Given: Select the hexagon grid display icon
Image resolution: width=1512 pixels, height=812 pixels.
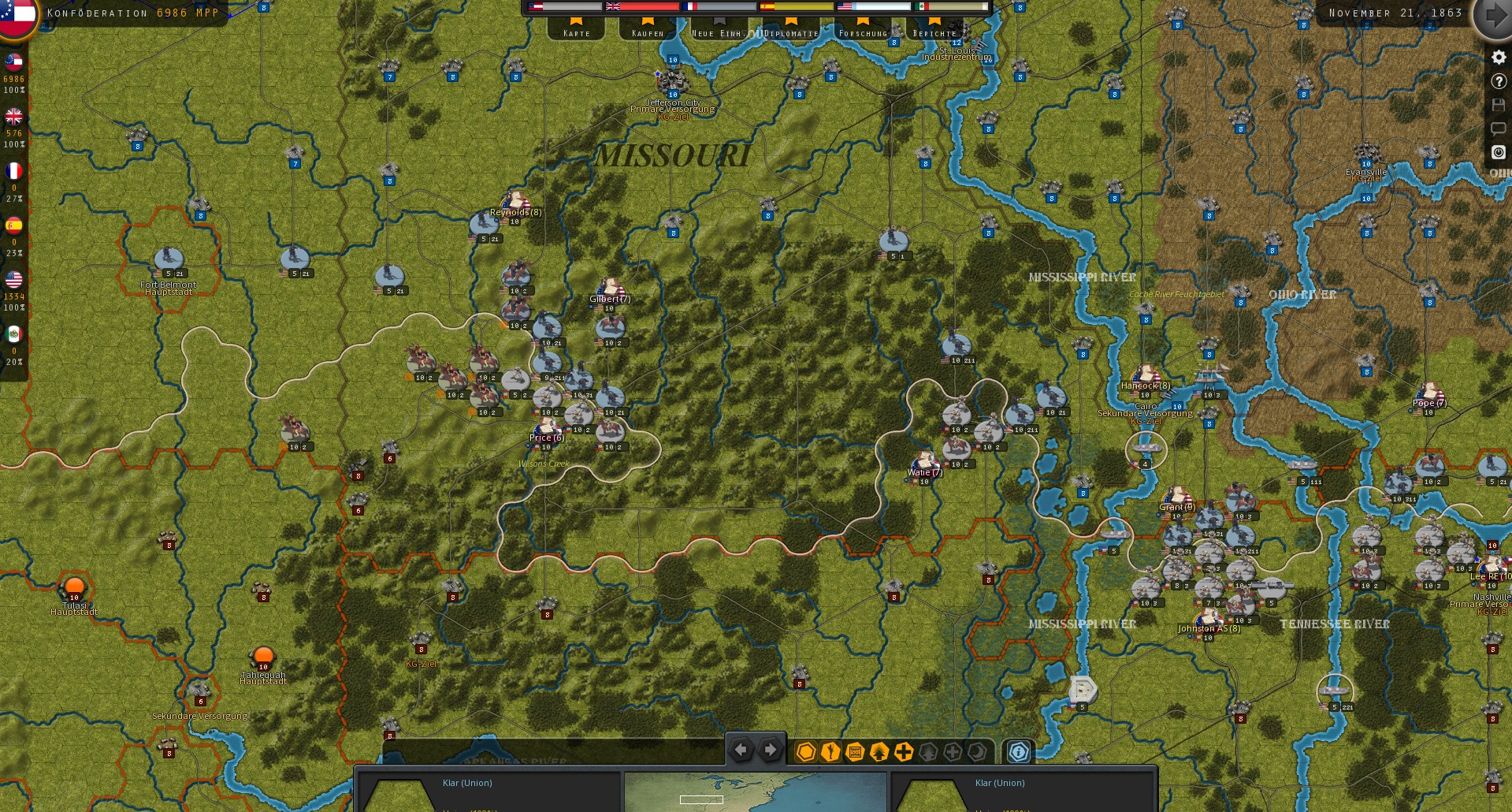Looking at the screenshot, I should 804,753.
